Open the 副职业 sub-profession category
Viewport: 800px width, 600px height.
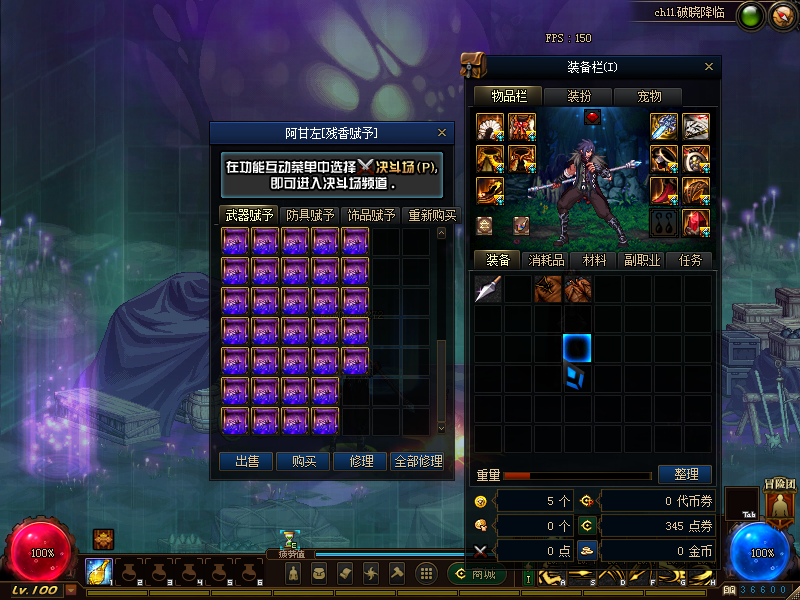tap(643, 260)
